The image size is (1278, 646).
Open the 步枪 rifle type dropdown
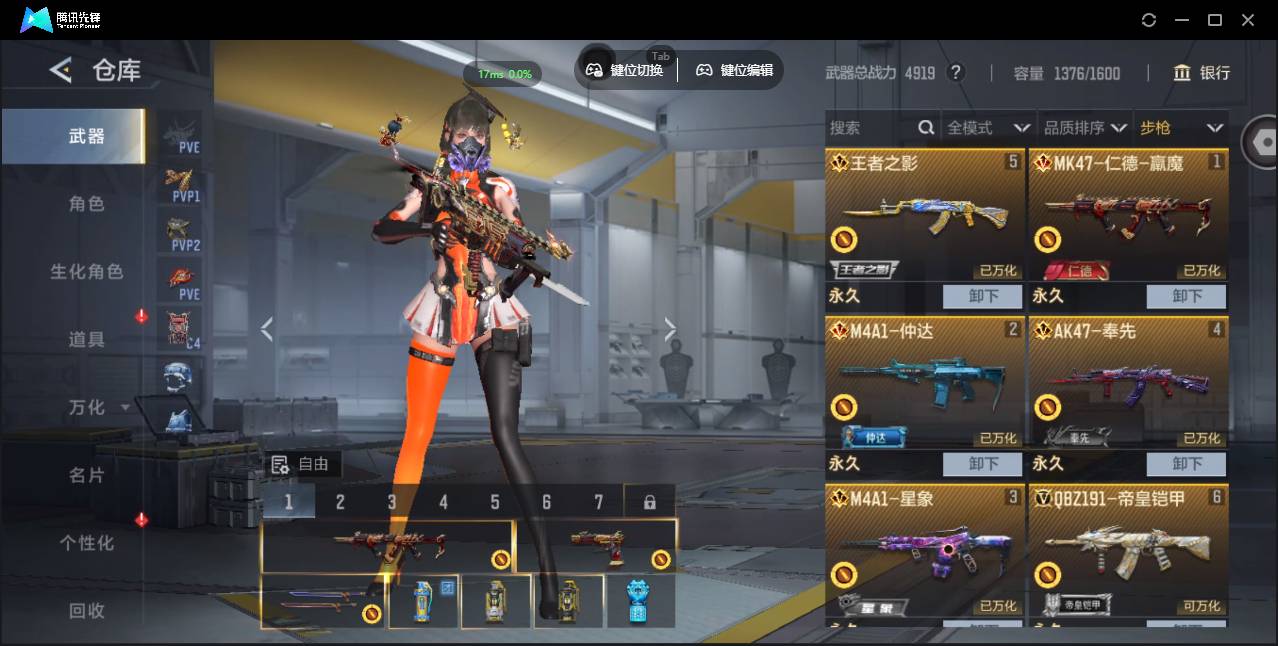1180,128
